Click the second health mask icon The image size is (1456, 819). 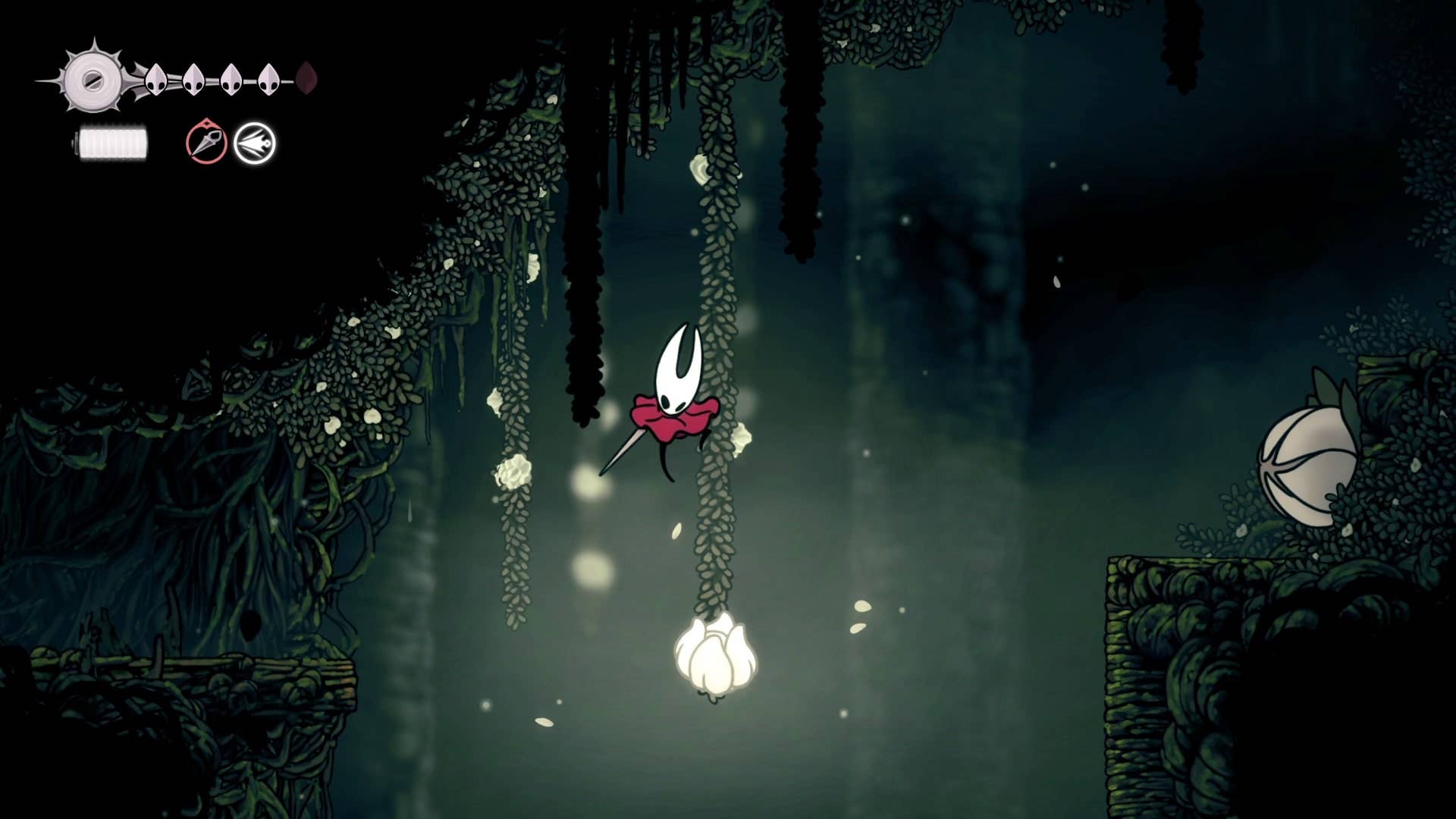[x=193, y=80]
